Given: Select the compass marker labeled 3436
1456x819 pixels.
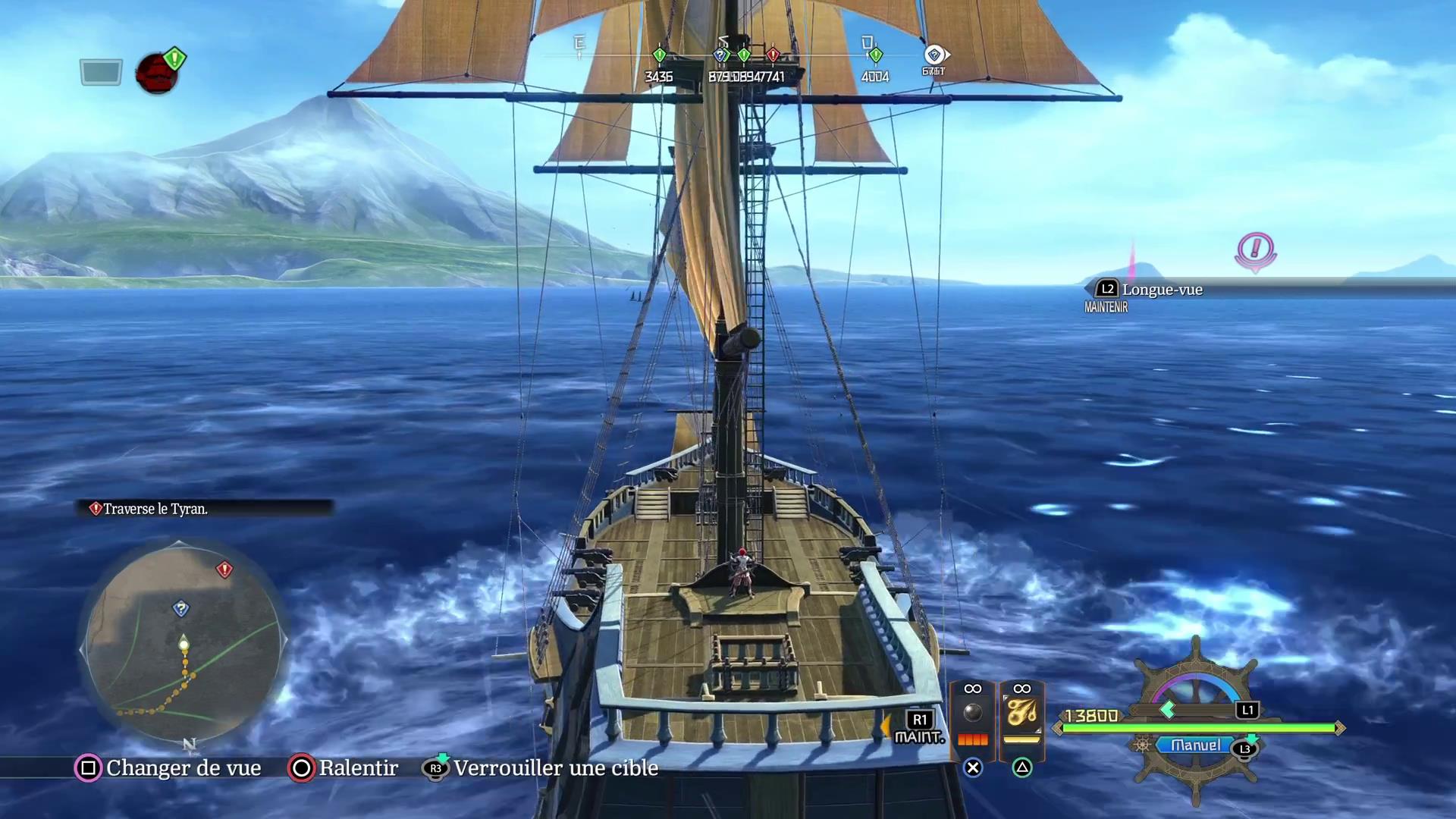Looking at the screenshot, I should coord(659,55).
